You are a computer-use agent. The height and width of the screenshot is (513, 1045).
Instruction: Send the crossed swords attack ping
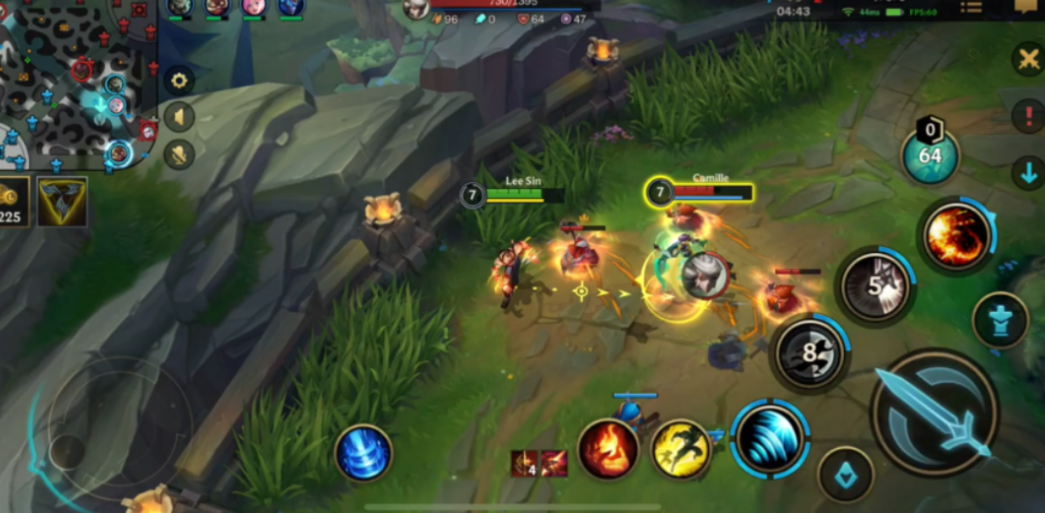[1029, 60]
